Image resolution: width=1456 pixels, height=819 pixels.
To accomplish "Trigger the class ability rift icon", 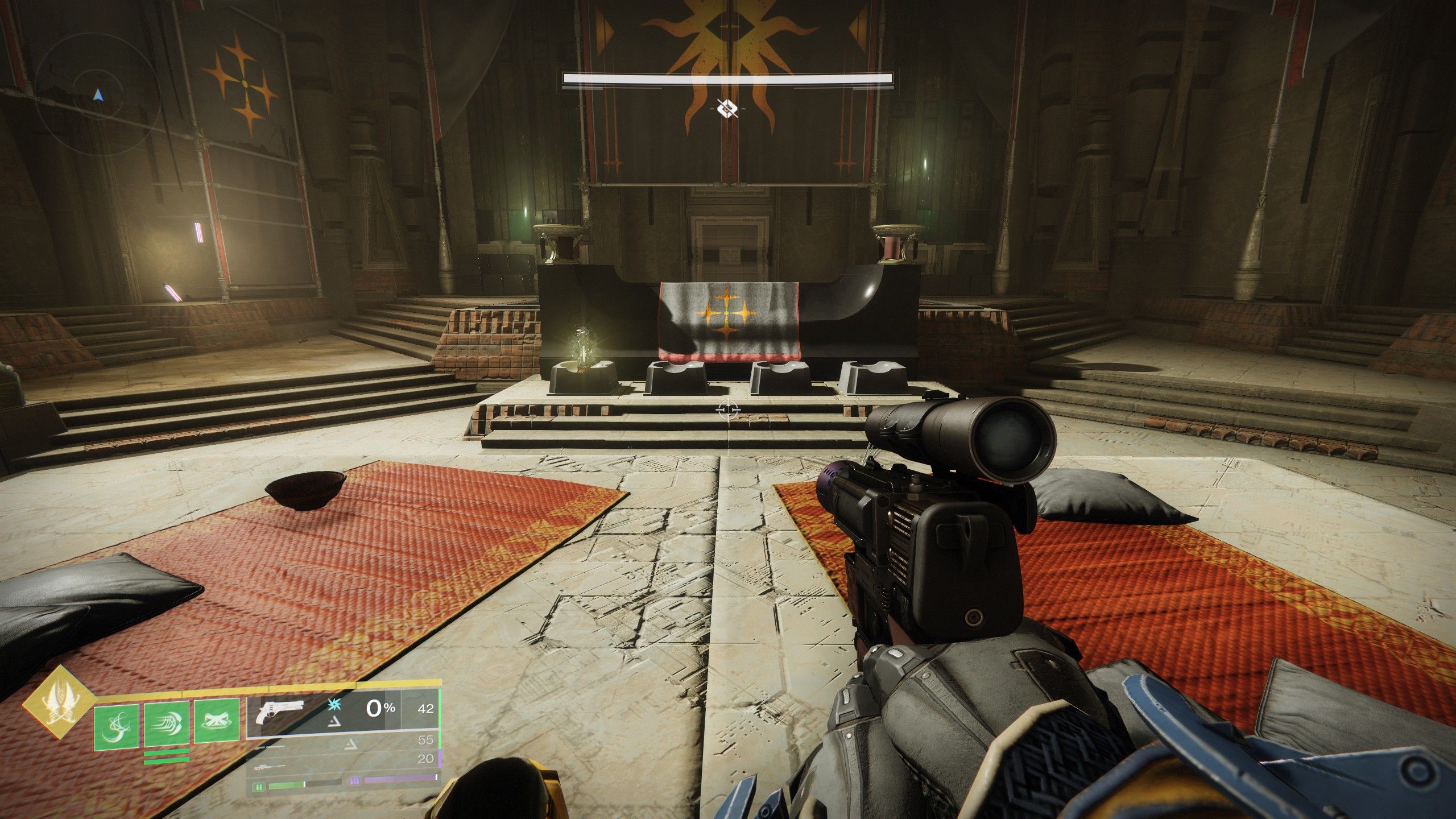I will (216, 723).
